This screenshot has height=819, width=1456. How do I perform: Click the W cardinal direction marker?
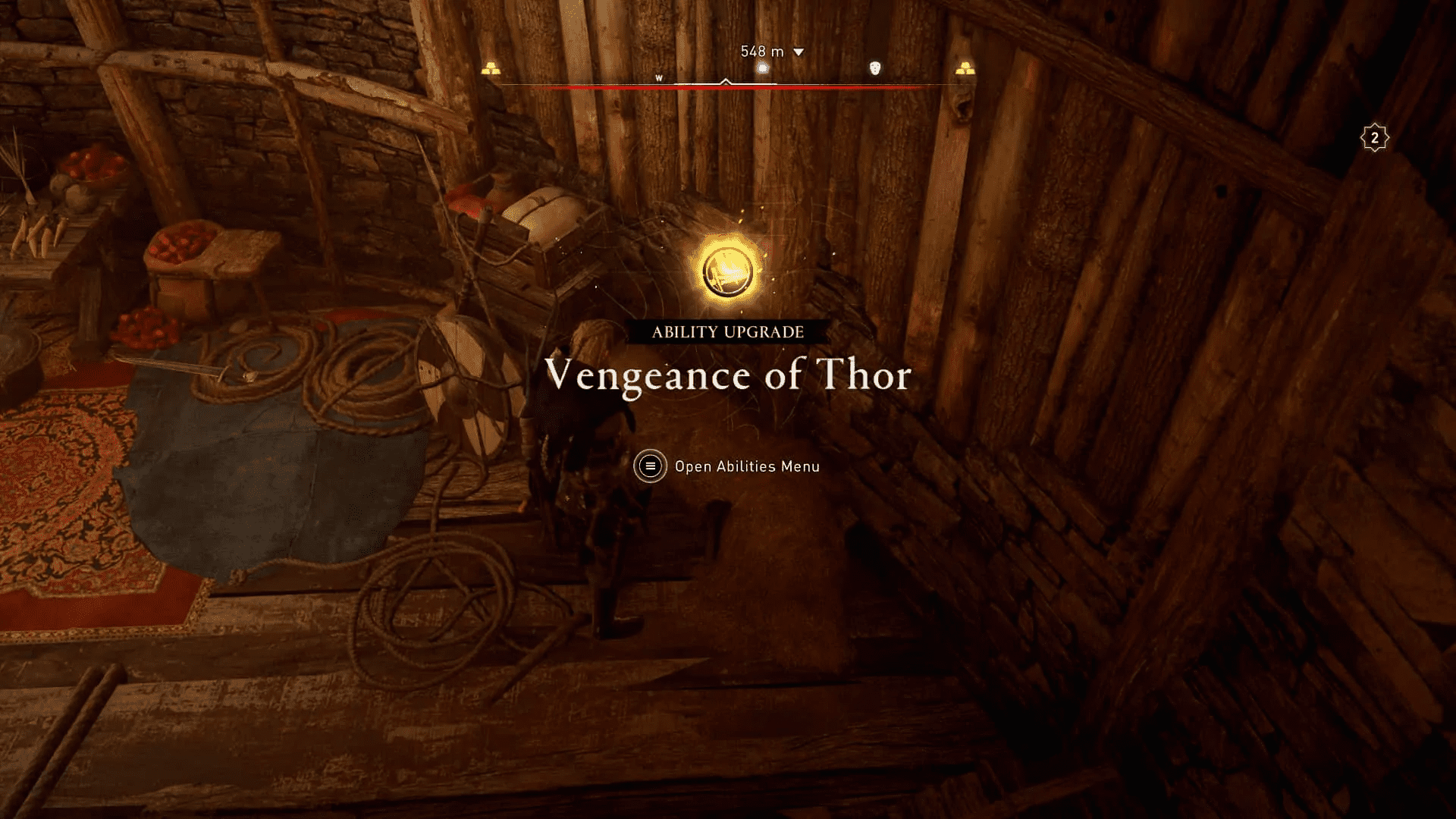[x=658, y=77]
